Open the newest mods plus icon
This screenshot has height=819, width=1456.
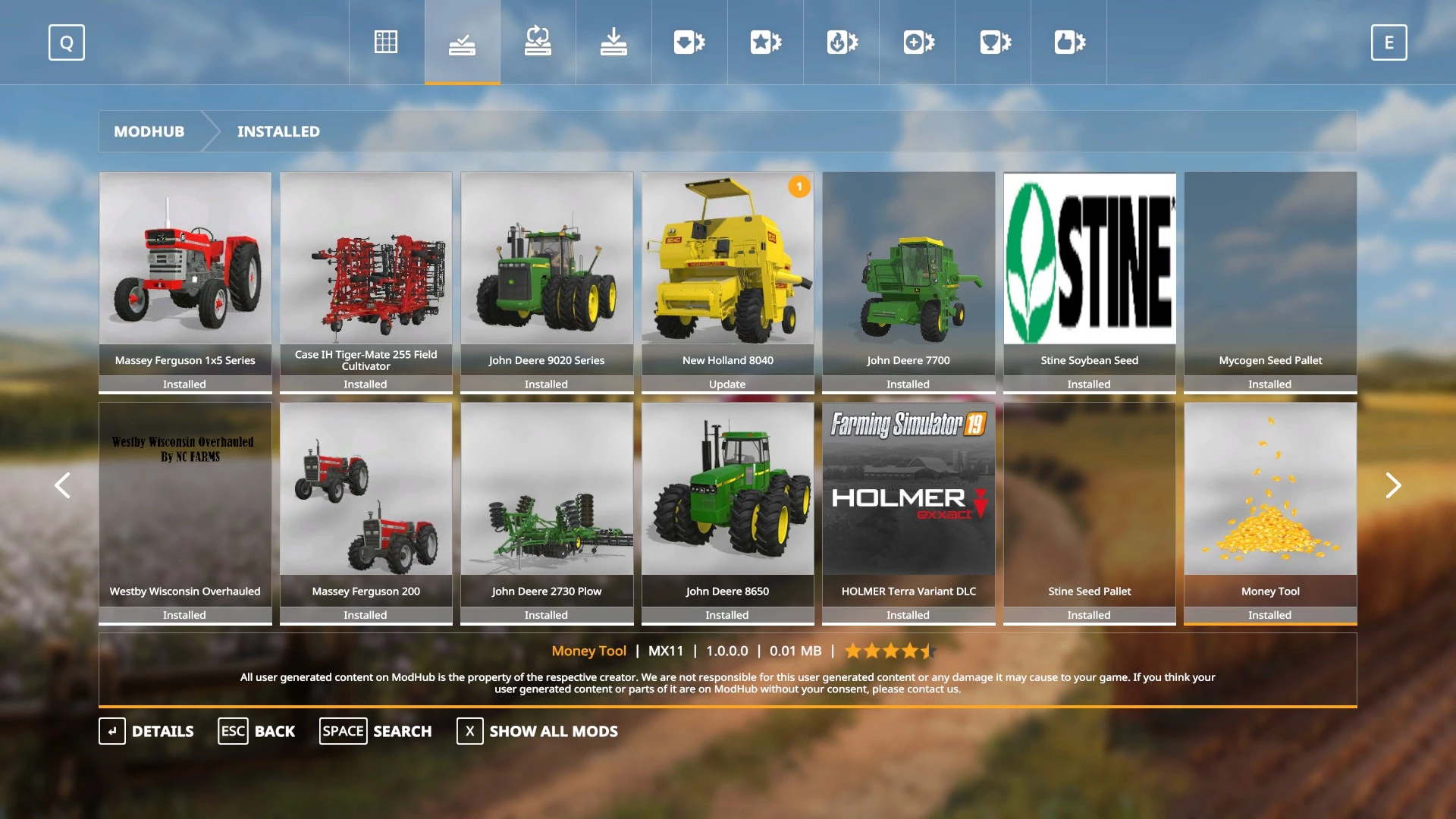click(x=916, y=42)
